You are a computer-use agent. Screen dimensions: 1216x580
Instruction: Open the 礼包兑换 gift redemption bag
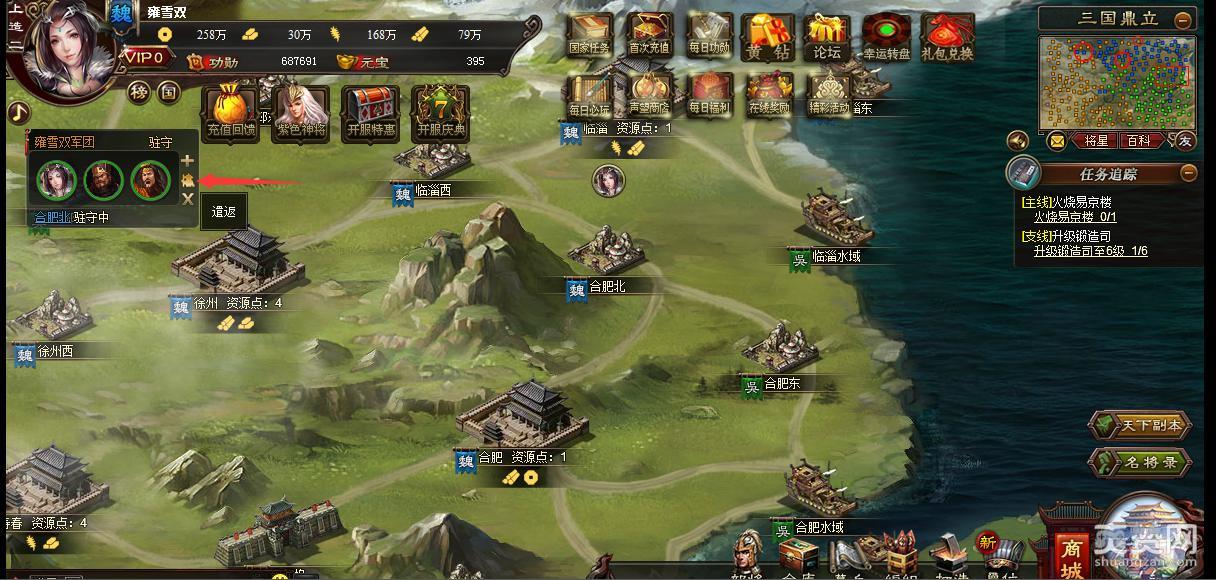(947, 36)
